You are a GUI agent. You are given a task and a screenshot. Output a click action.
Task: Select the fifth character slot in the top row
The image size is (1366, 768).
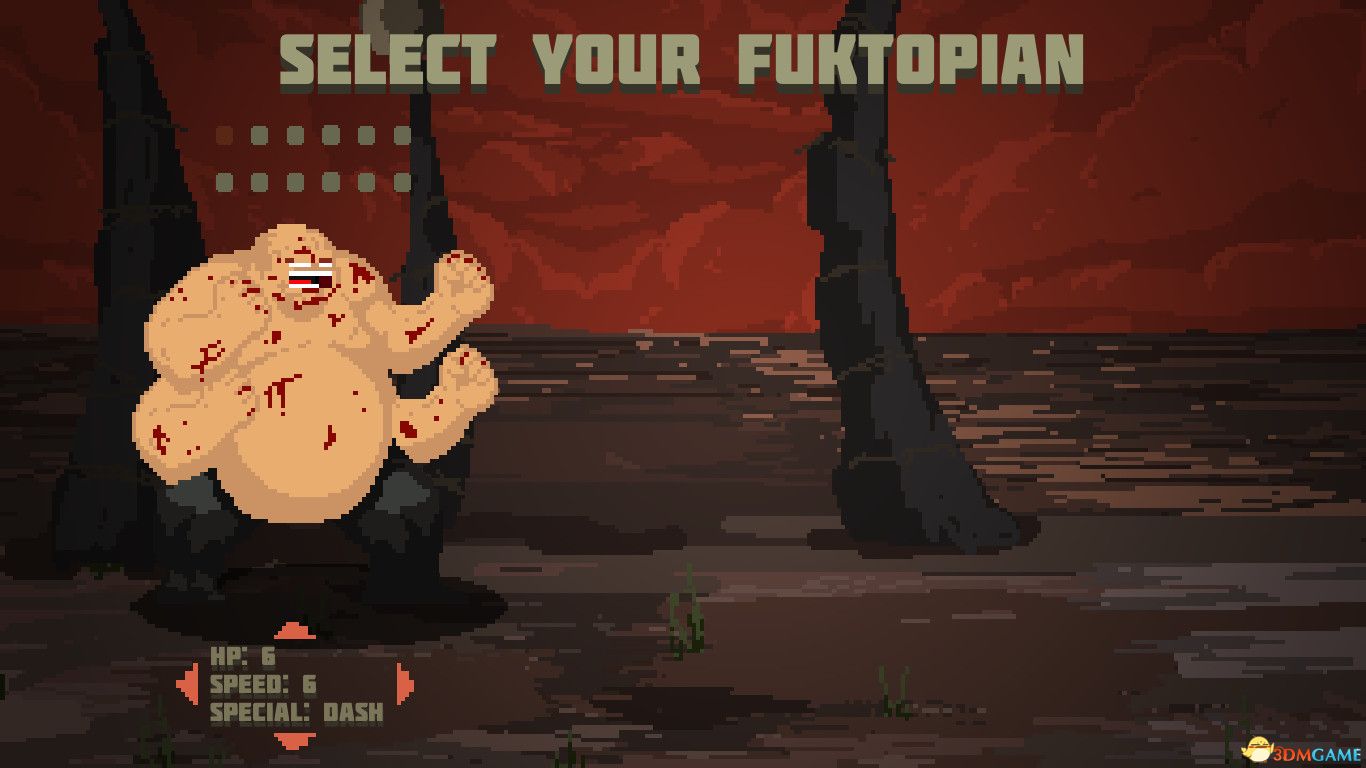[x=367, y=134]
